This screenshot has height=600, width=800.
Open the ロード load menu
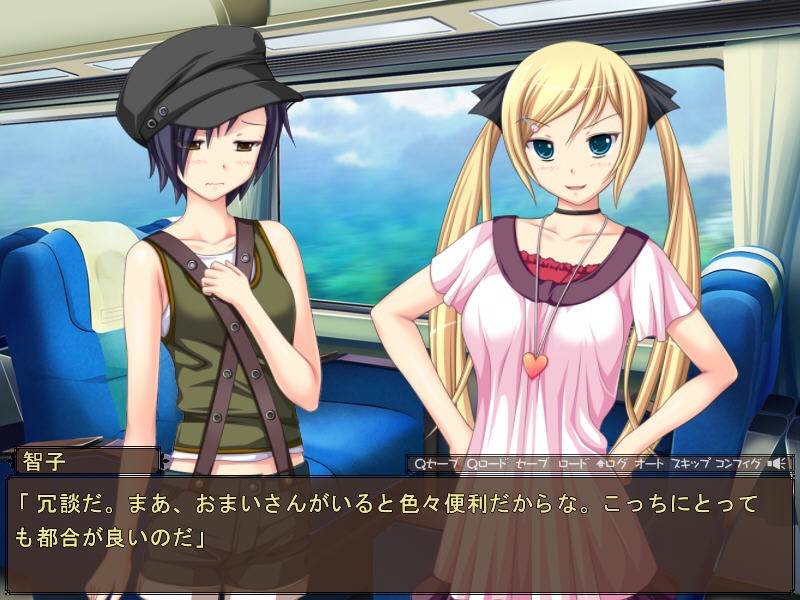point(572,464)
